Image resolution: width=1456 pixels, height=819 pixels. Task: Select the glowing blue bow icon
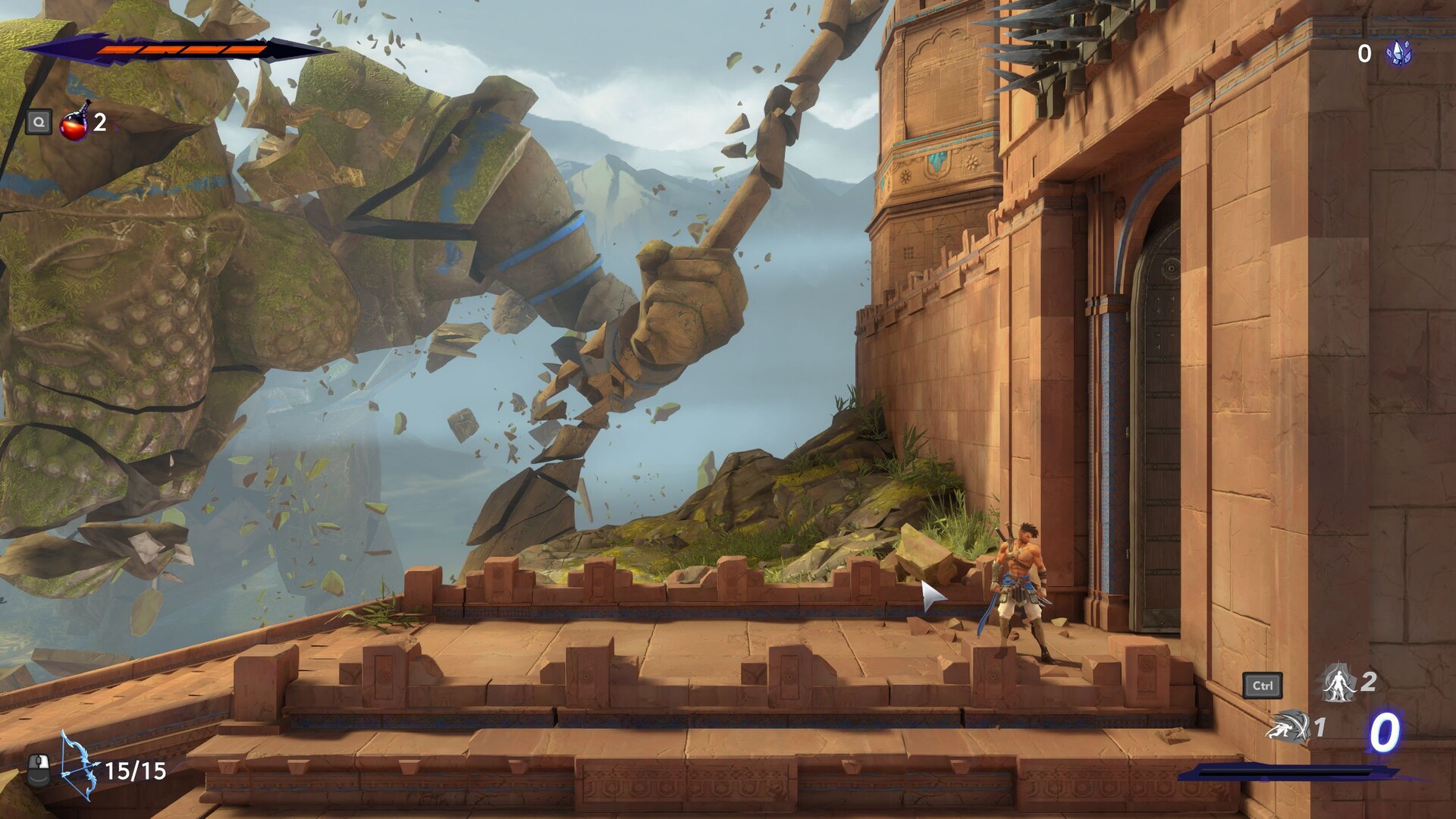[79, 766]
